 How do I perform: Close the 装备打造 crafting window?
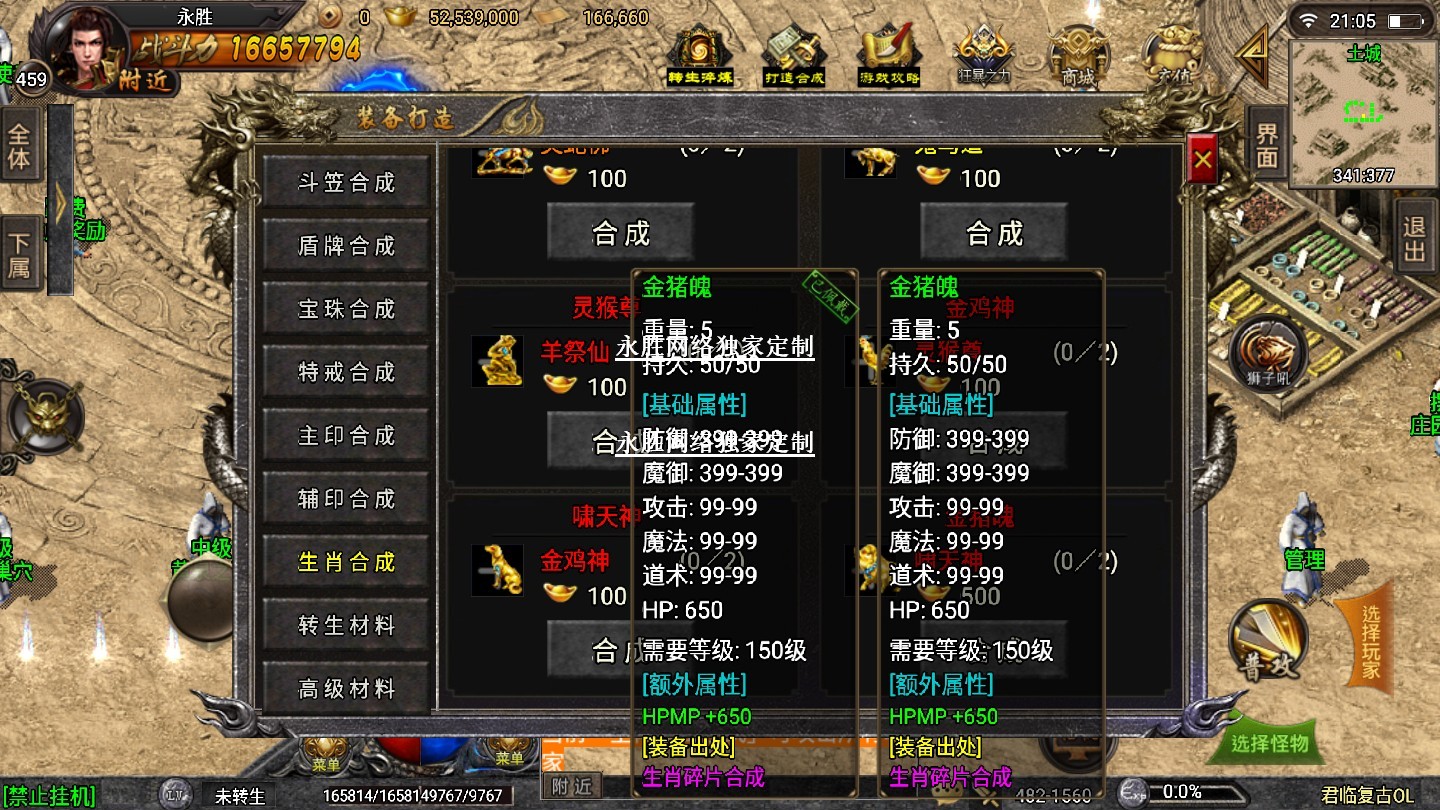click(1203, 161)
